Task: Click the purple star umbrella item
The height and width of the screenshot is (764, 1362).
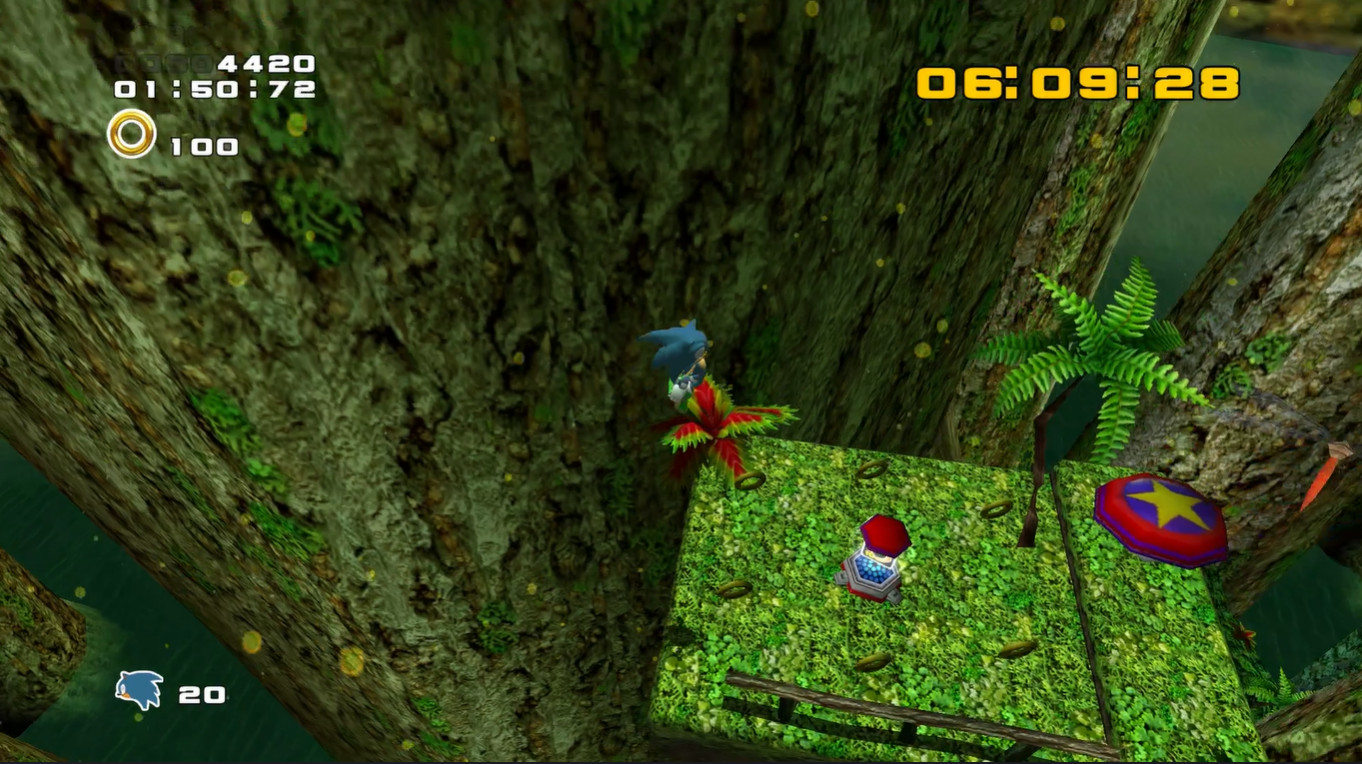Action: [x=1158, y=516]
